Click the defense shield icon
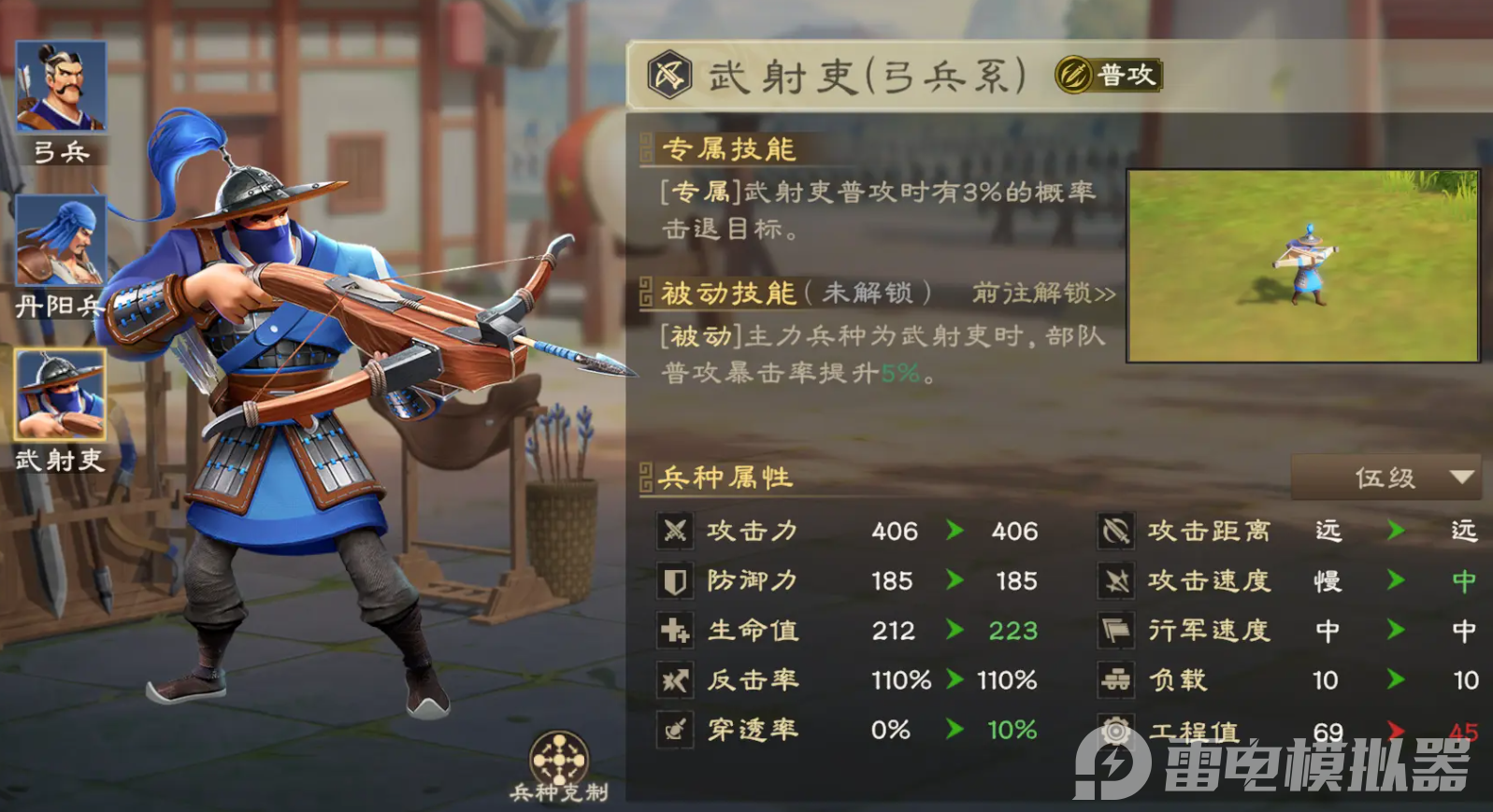Screen dimensions: 1493x812 pyautogui.click(x=676, y=580)
